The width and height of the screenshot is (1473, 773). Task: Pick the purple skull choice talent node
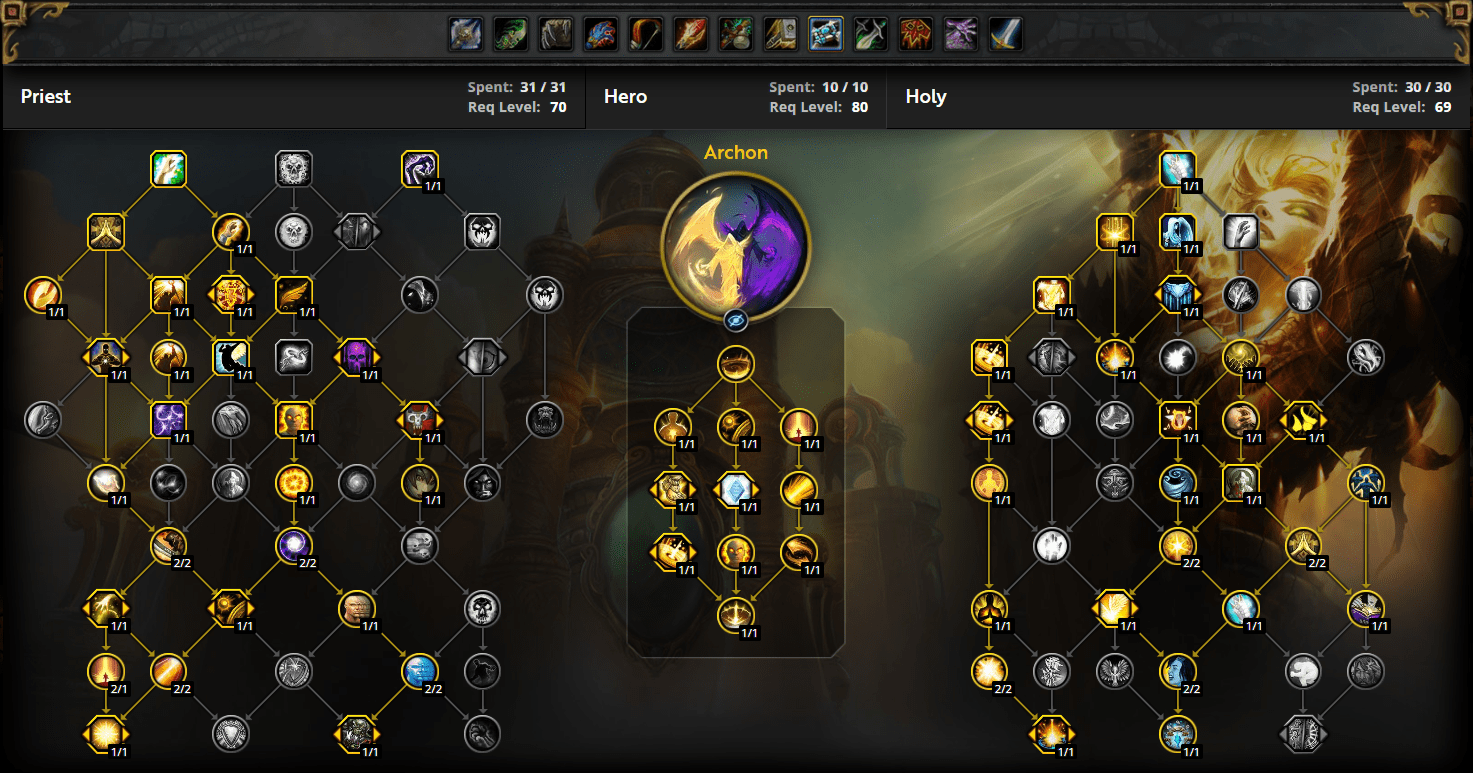tap(356, 357)
